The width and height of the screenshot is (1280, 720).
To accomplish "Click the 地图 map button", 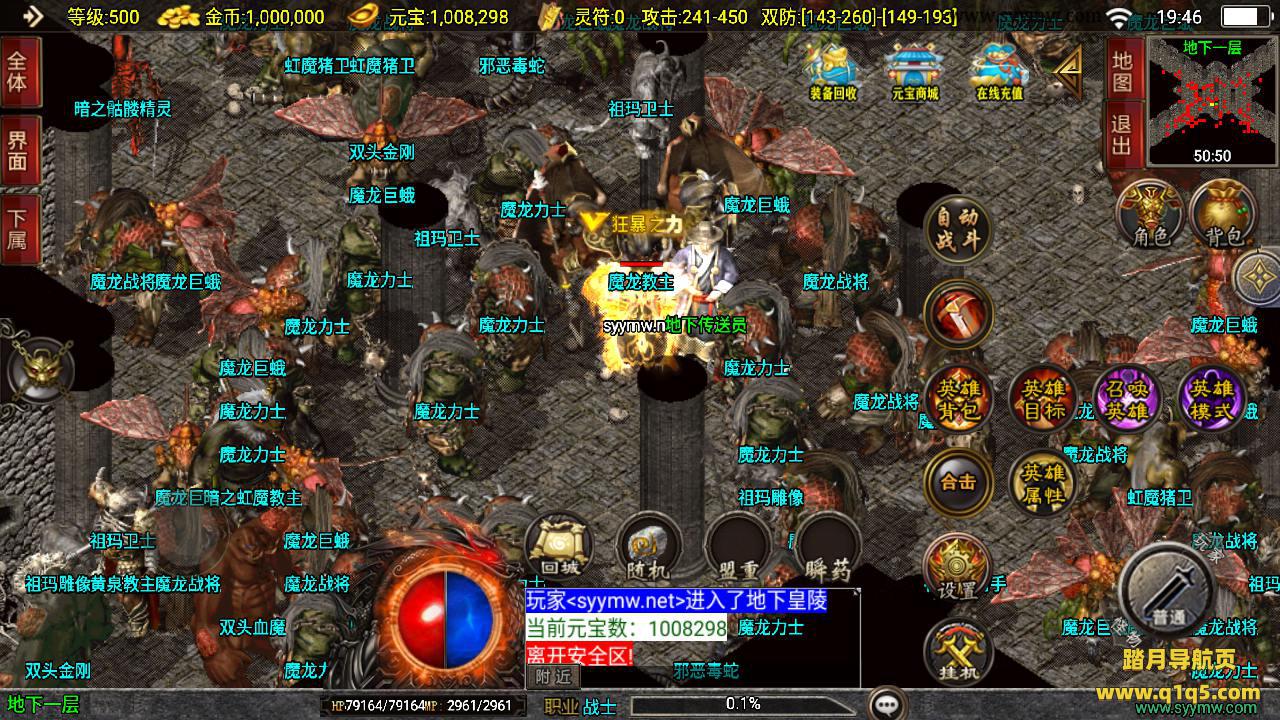I will click(1122, 71).
